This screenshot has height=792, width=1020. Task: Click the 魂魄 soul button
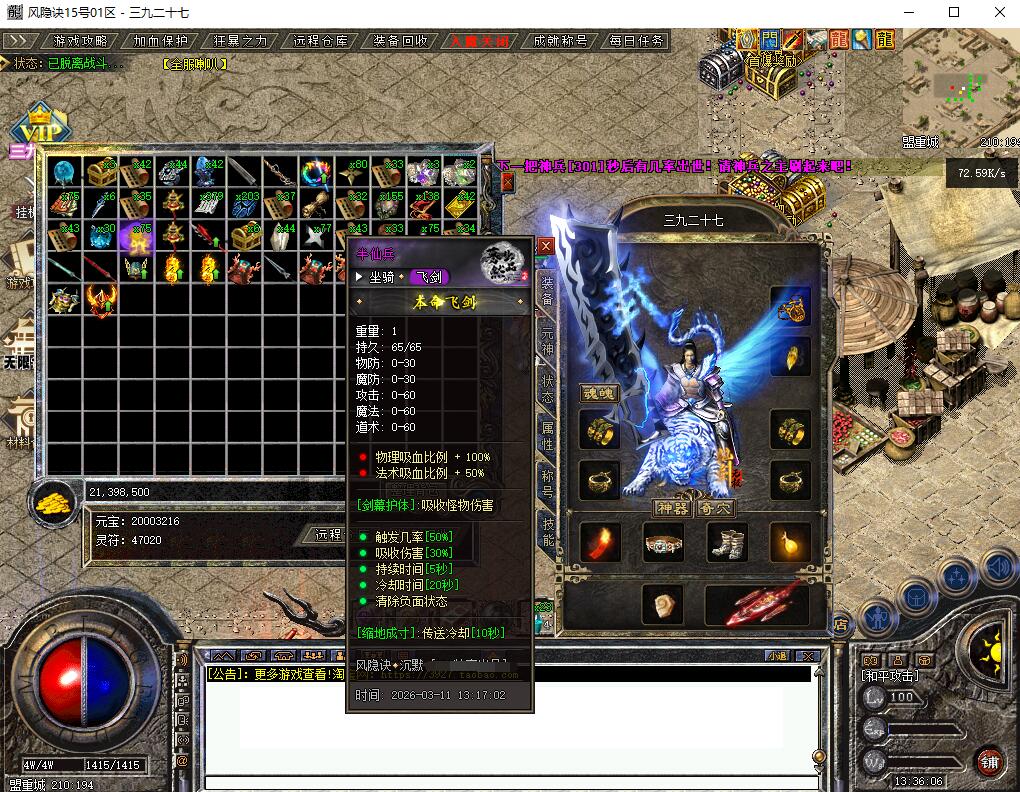click(x=599, y=393)
